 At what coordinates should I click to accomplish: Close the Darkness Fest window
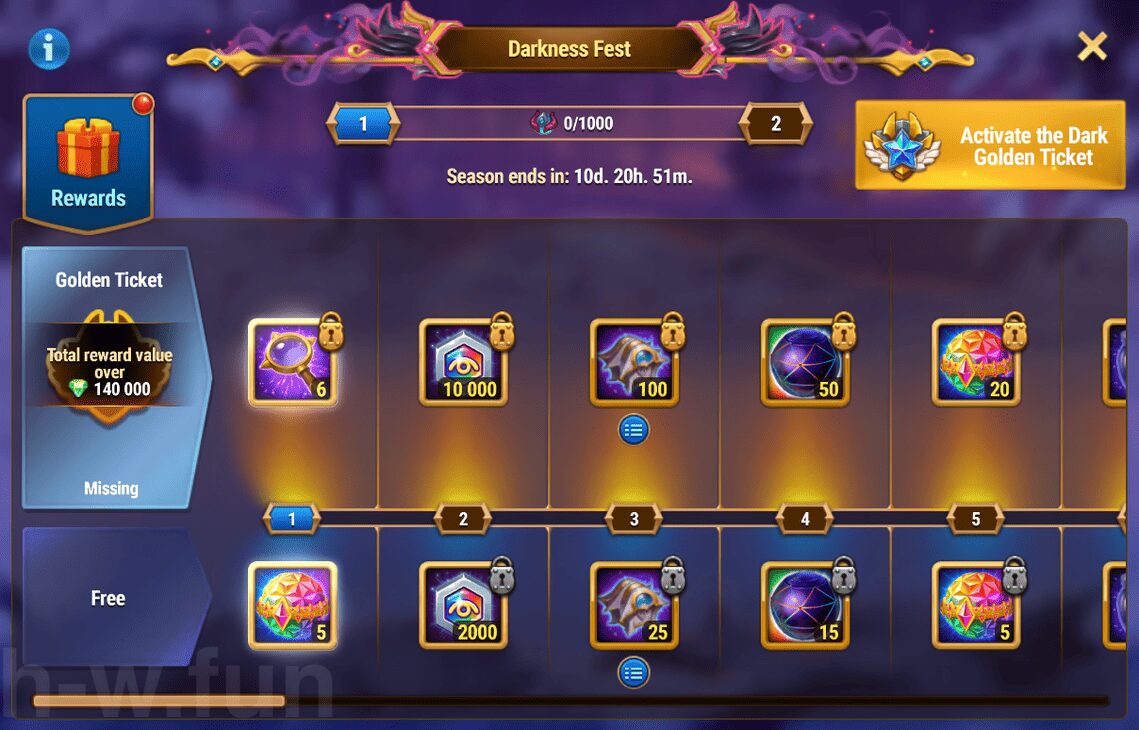click(1092, 46)
